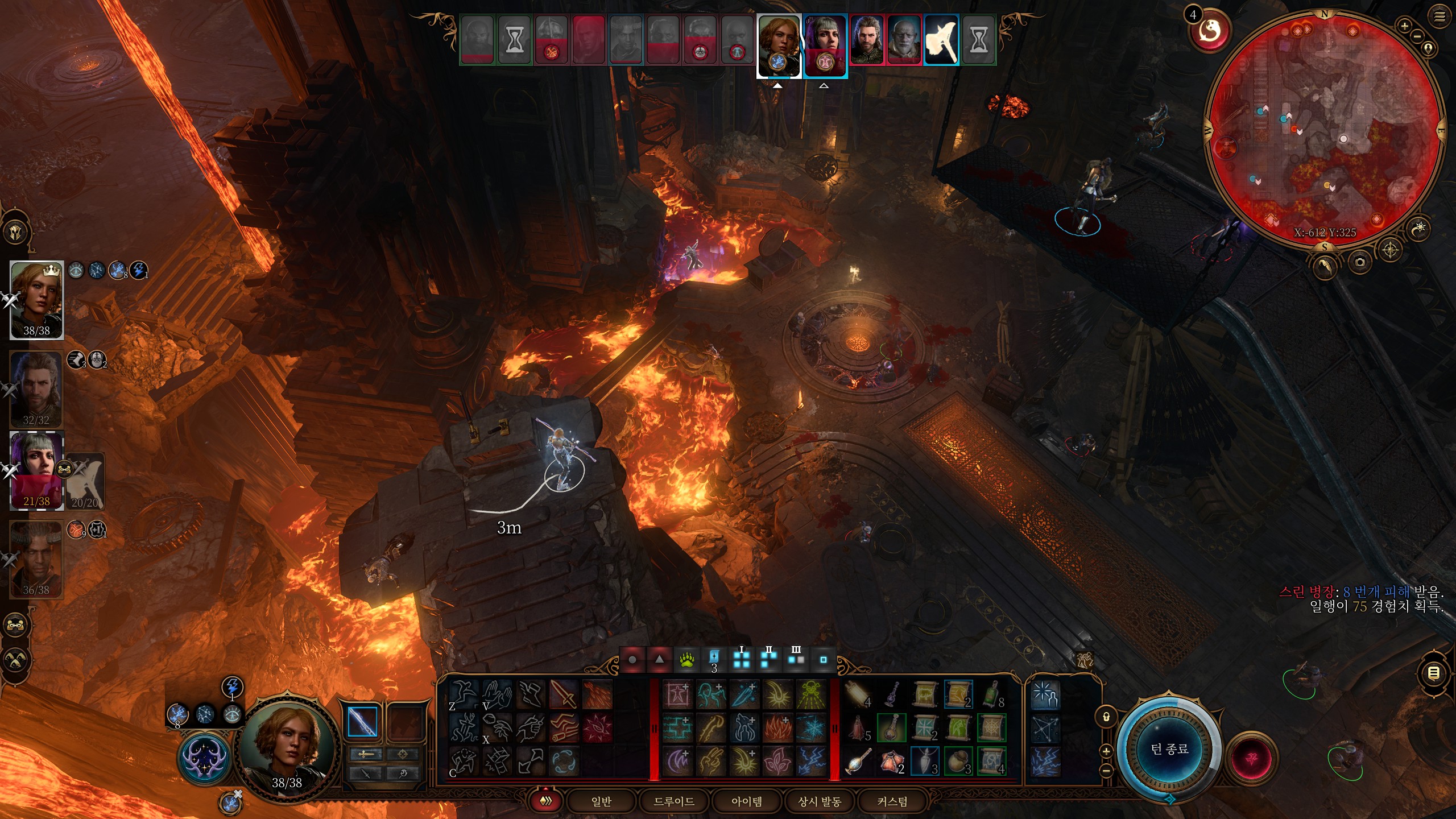Viewport: 1456px width, 819px height.
Task: Select the green paw wild shape filter
Action: click(x=687, y=660)
